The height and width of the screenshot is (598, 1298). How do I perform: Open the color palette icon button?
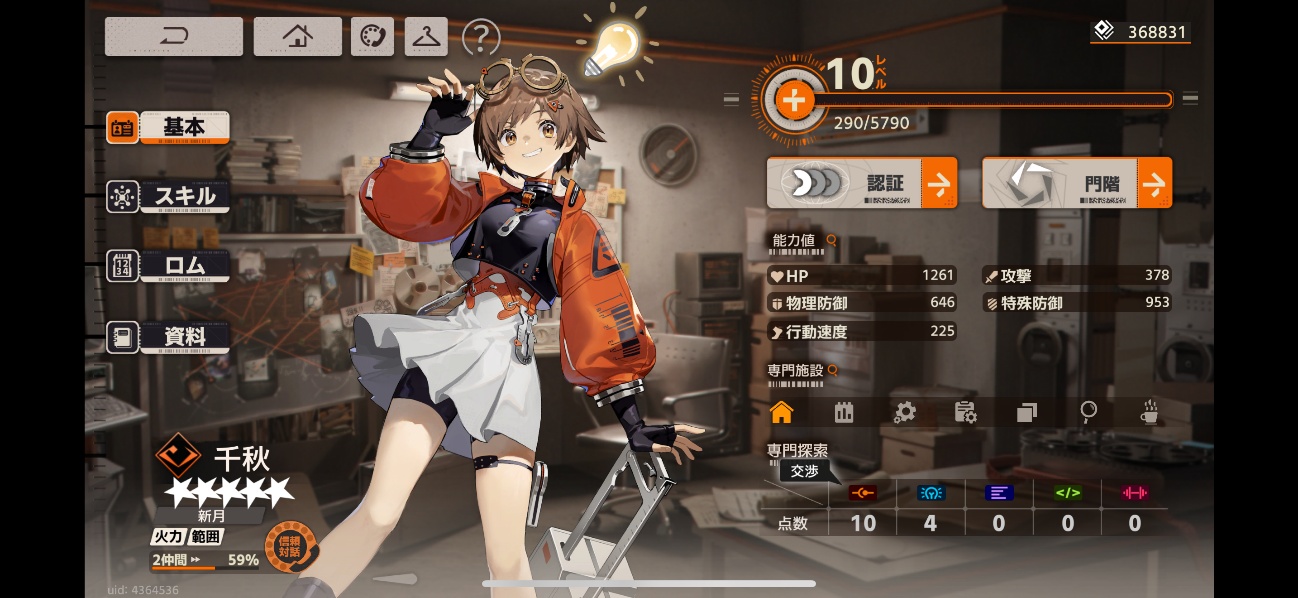(x=372, y=37)
